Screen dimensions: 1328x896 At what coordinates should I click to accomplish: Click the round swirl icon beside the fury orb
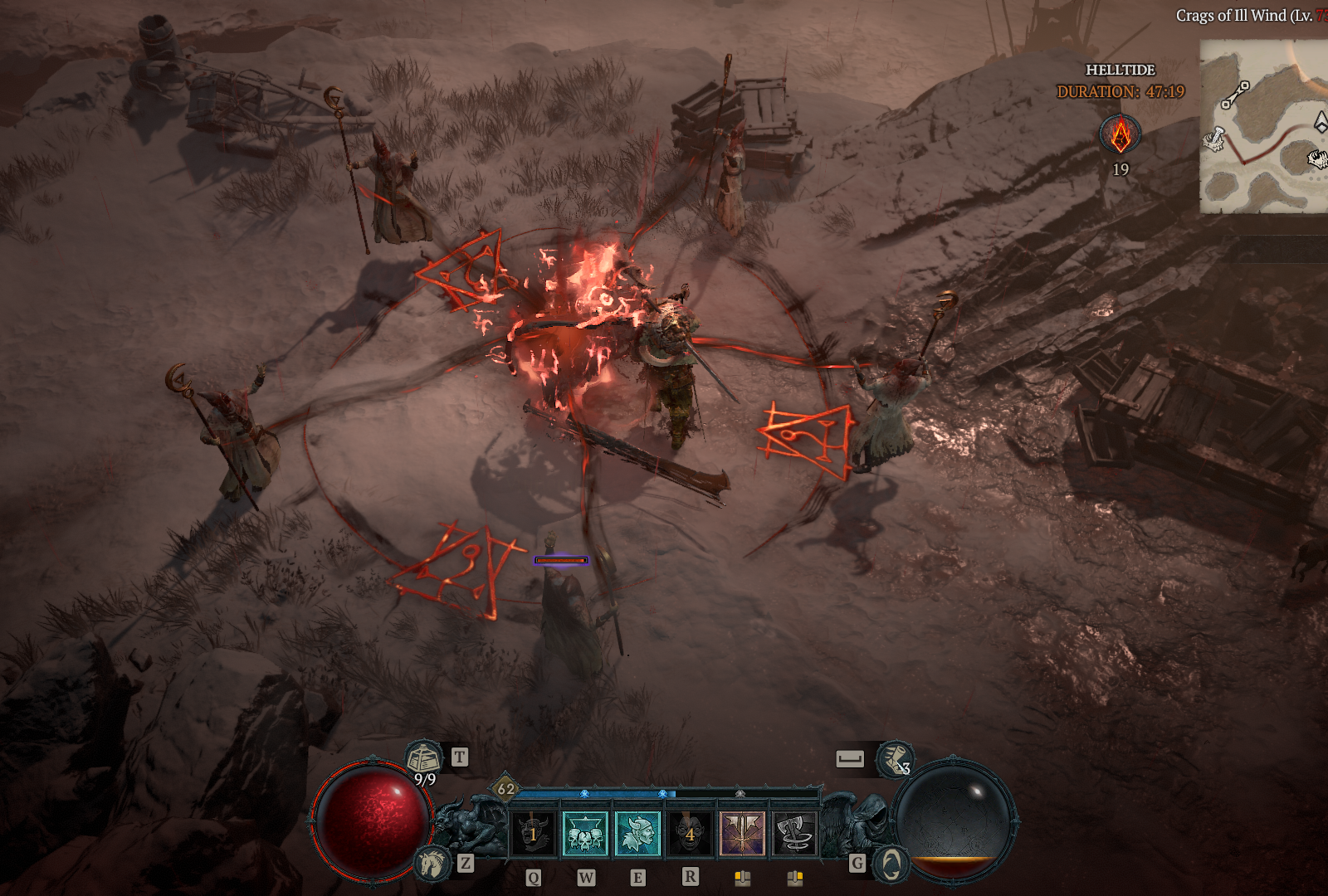[x=891, y=865]
